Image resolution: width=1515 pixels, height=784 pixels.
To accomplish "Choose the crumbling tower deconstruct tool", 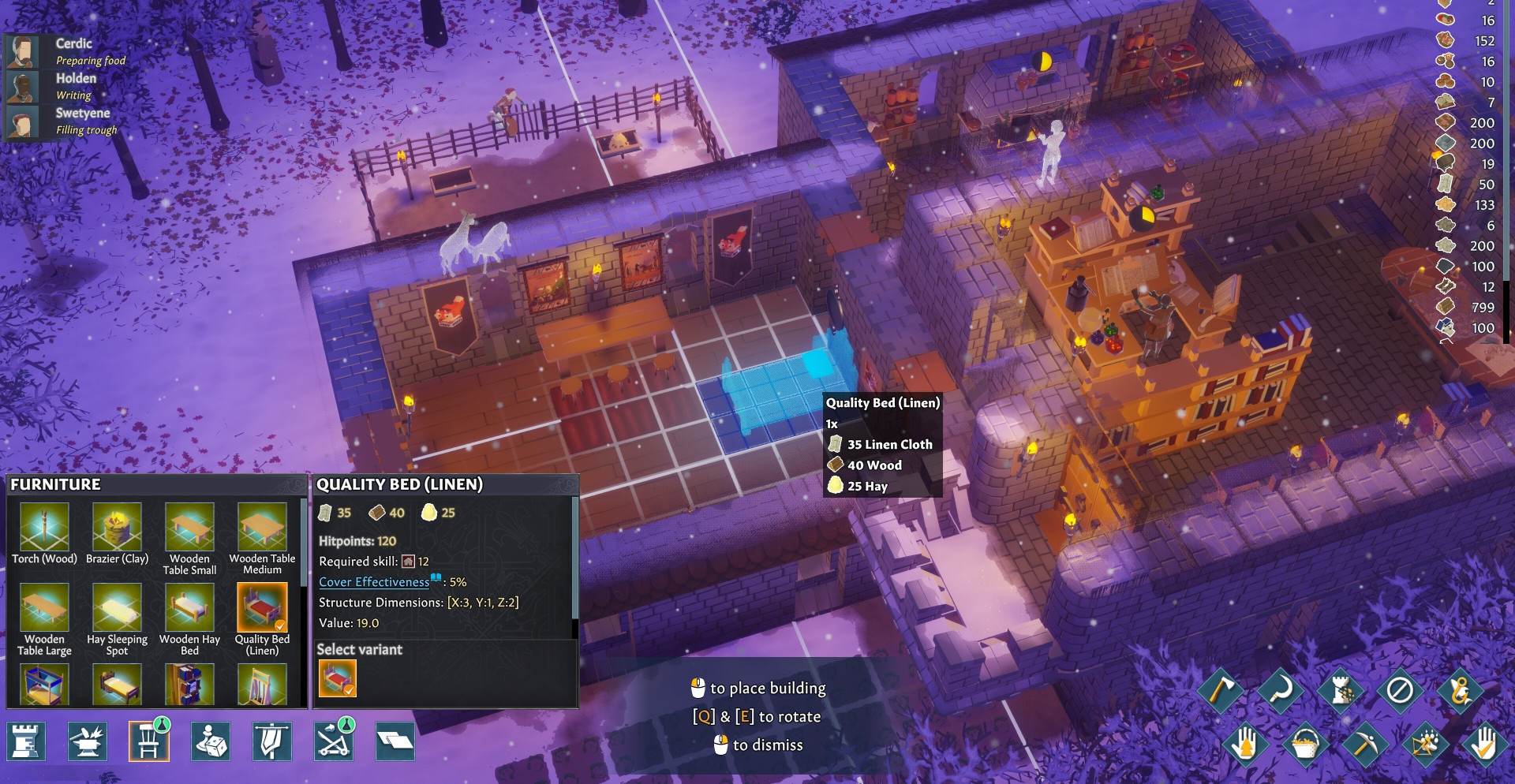I will click(1340, 690).
